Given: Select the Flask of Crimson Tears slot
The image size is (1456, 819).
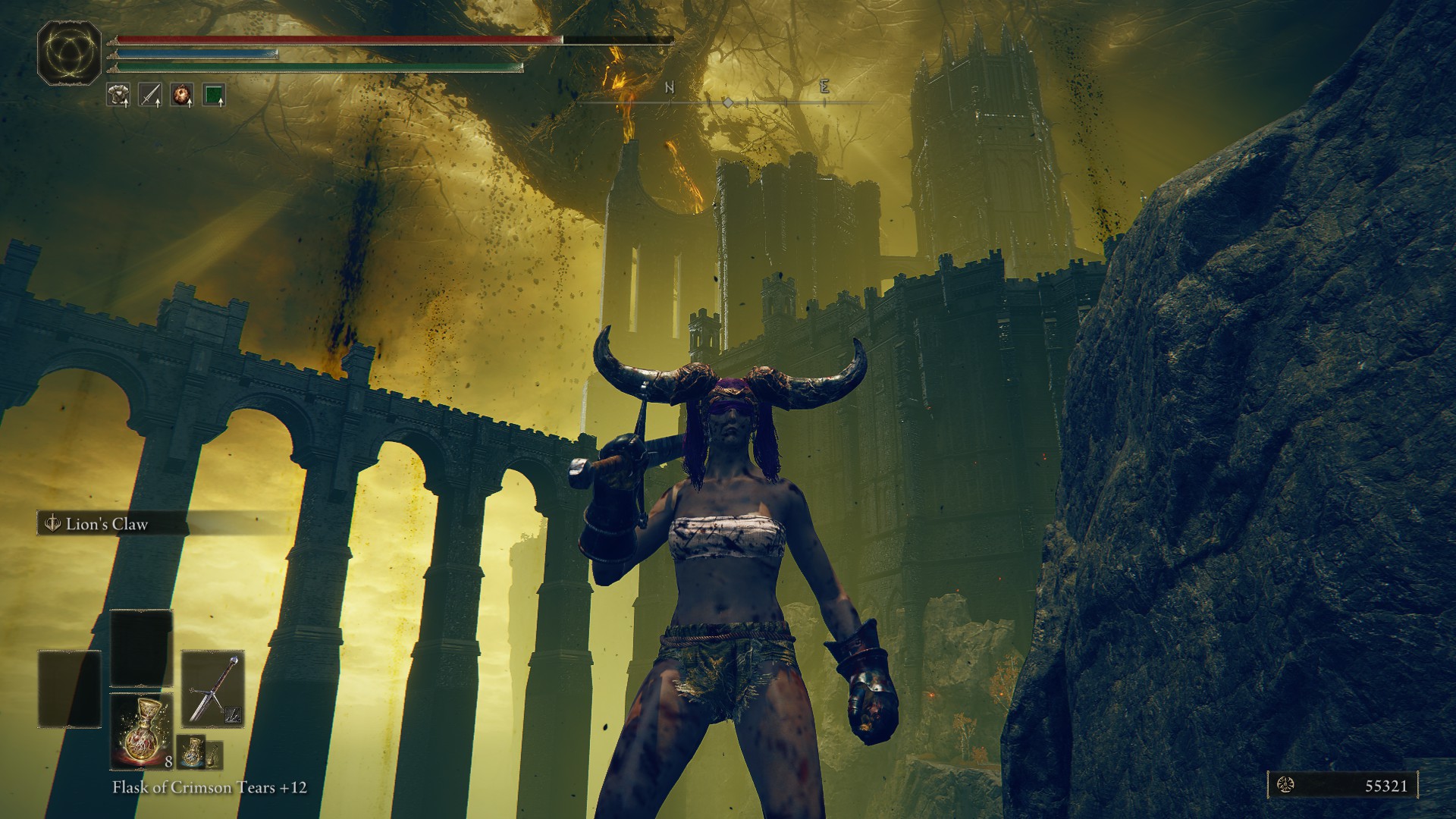Looking at the screenshot, I should (142, 730).
